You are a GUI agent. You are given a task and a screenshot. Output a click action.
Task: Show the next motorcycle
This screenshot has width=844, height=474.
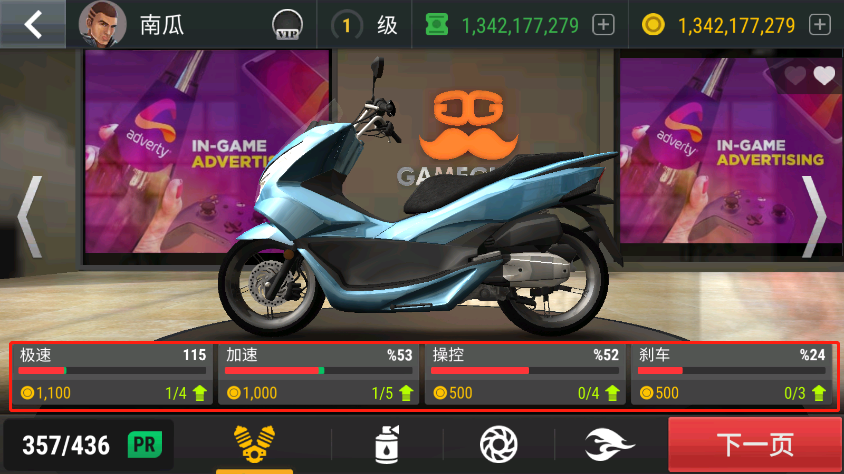coord(815,216)
